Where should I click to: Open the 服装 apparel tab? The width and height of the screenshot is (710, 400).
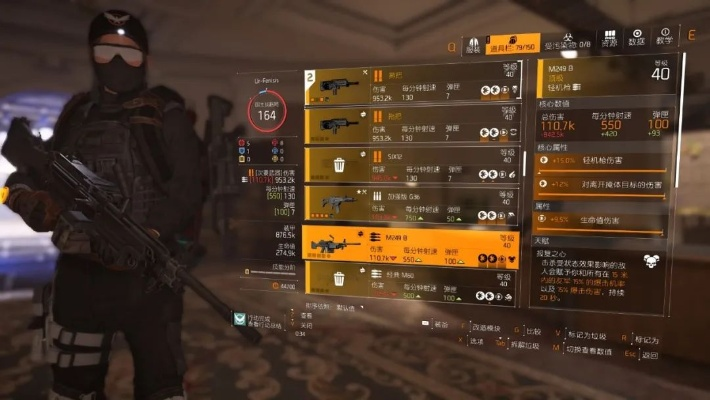[473, 44]
